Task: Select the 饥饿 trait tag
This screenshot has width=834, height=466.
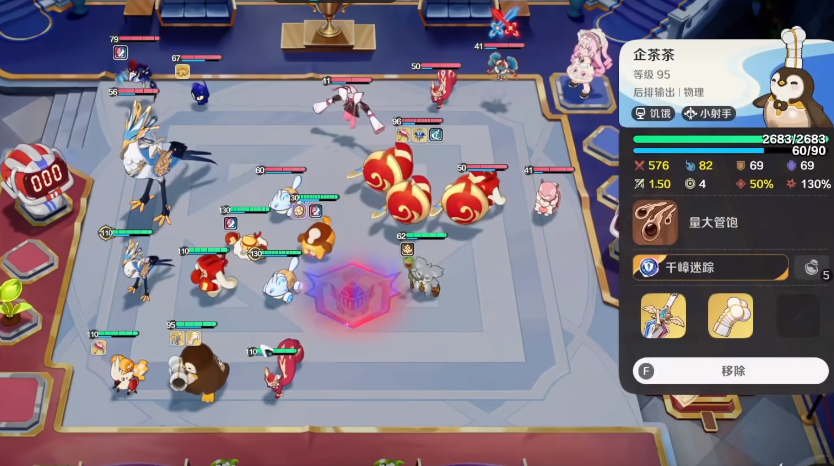Action: click(x=653, y=114)
